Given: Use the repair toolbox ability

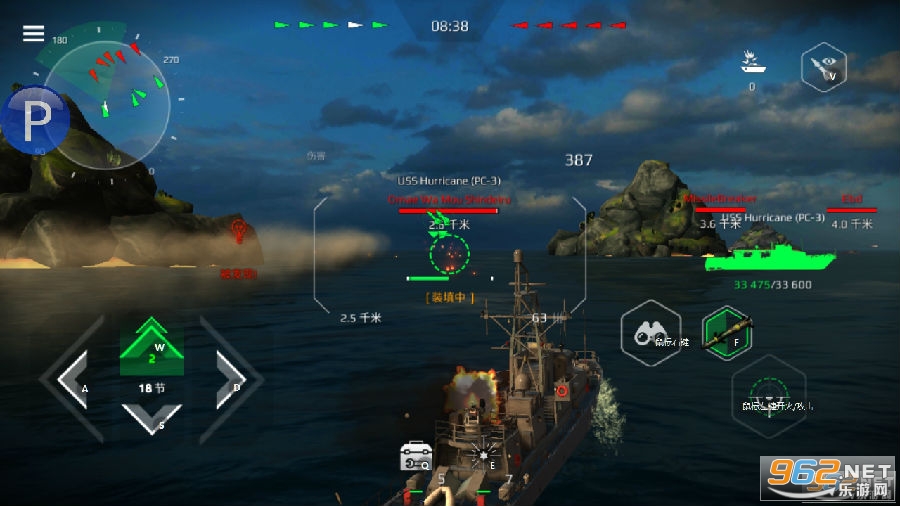Looking at the screenshot, I should (415, 456).
